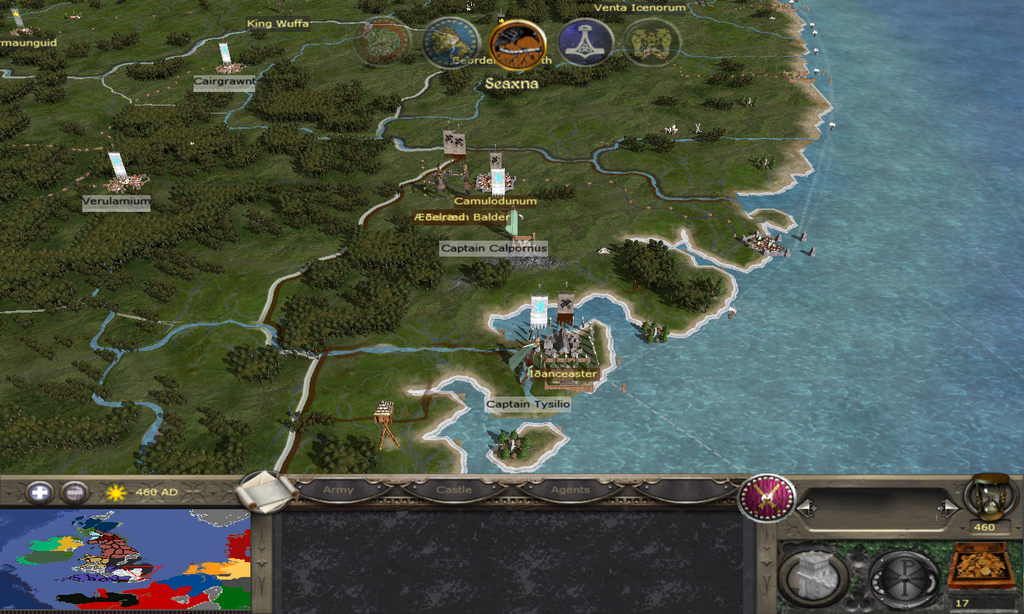The height and width of the screenshot is (614, 1024).
Task: End turn with the hourglass button
Action: coord(989,496)
